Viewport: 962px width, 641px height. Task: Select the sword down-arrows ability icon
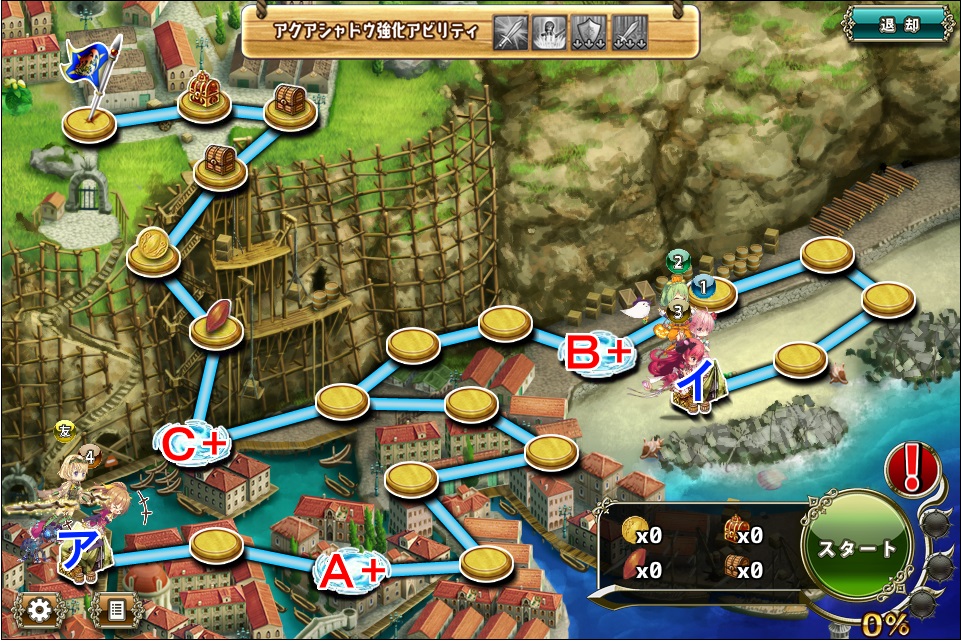[x=627, y=31]
